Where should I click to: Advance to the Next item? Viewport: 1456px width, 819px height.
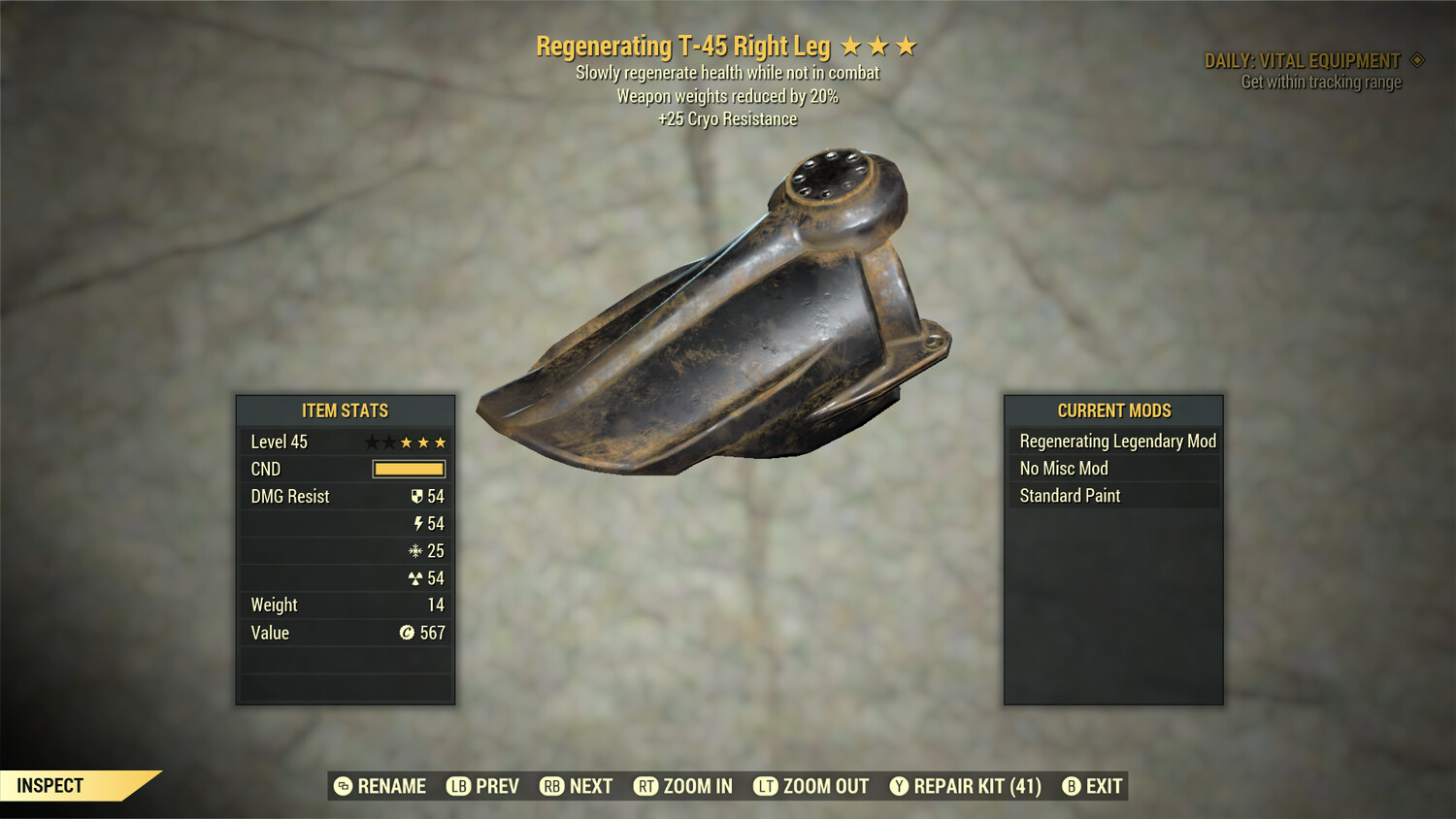pyautogui.click(x=577, y=786)
